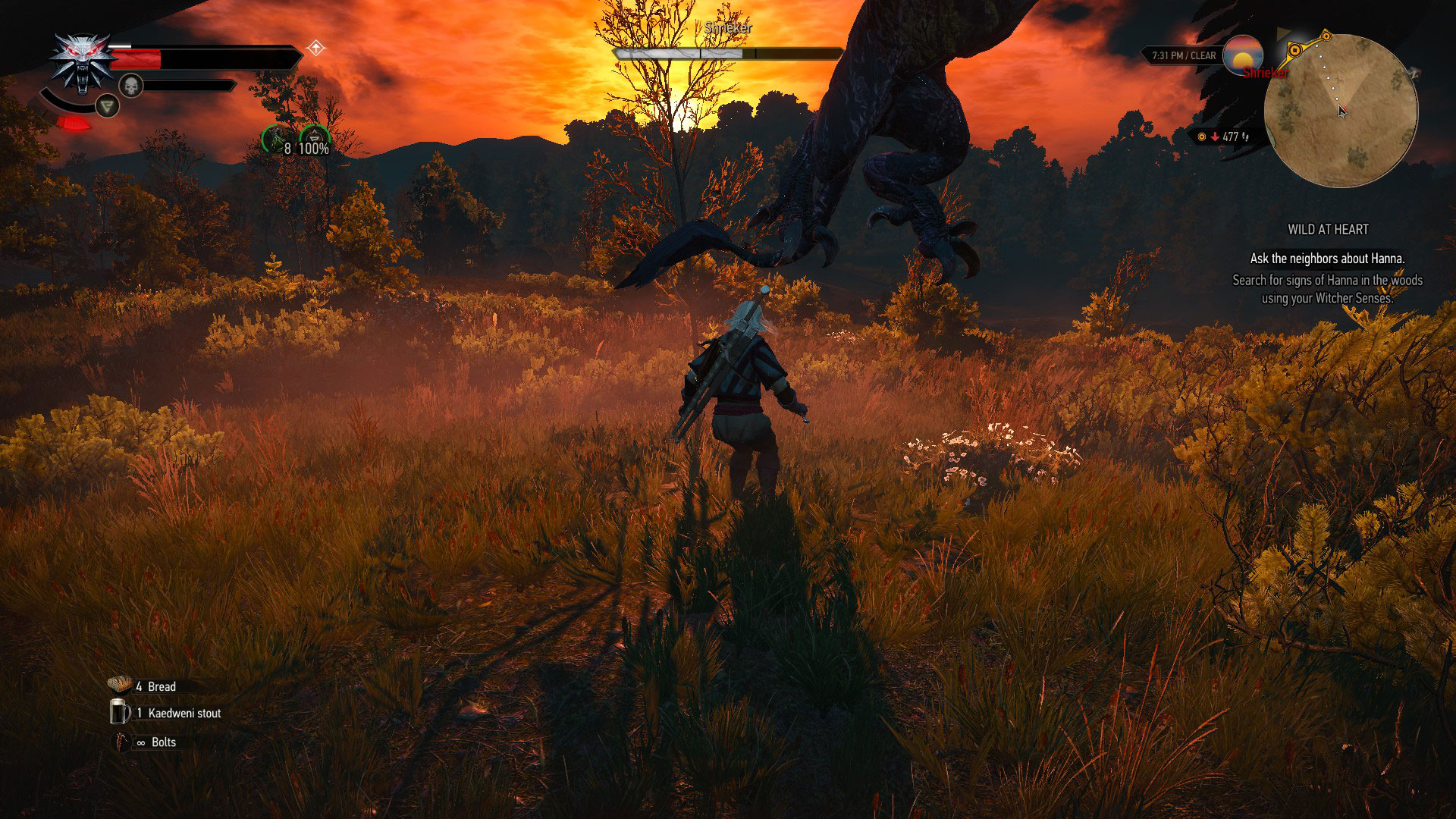Select the WILD AT HEART quest title
The height and width of the screenshot is (819, 1456).
[x=1329, y=229]
